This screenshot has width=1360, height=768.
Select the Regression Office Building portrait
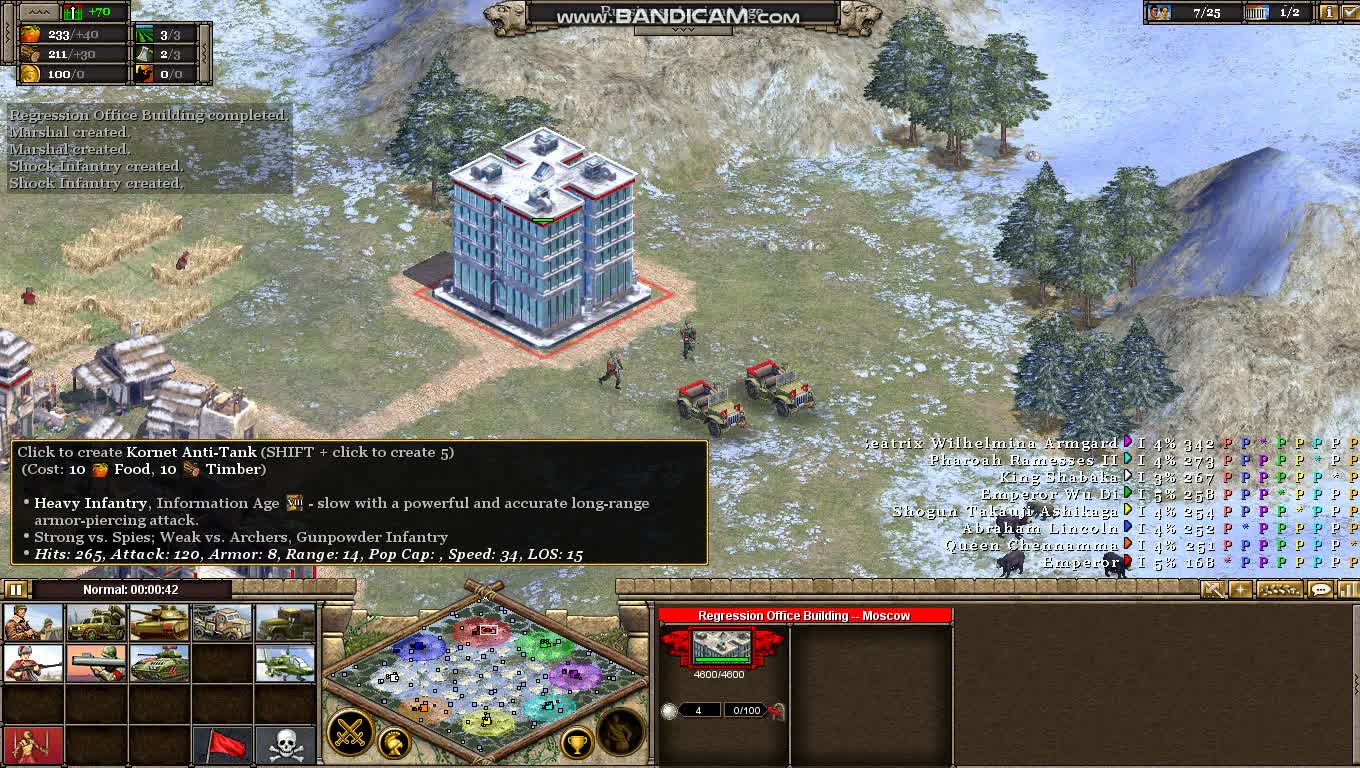coord(722,647)
